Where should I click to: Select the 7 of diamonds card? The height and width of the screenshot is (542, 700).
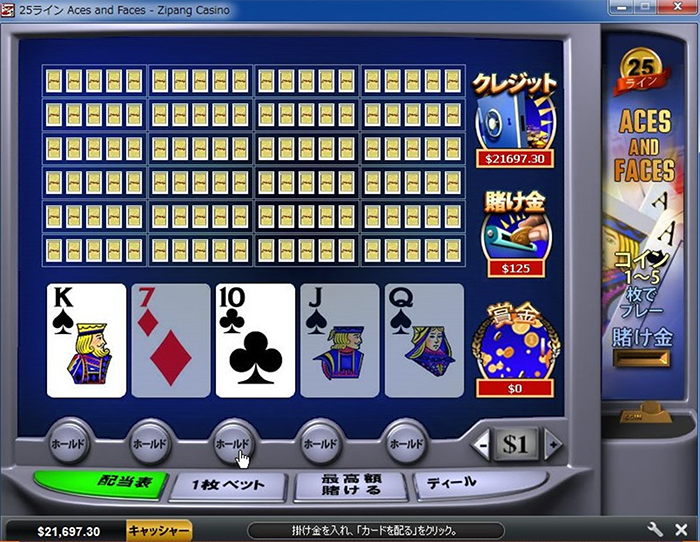tap(171, 340)
